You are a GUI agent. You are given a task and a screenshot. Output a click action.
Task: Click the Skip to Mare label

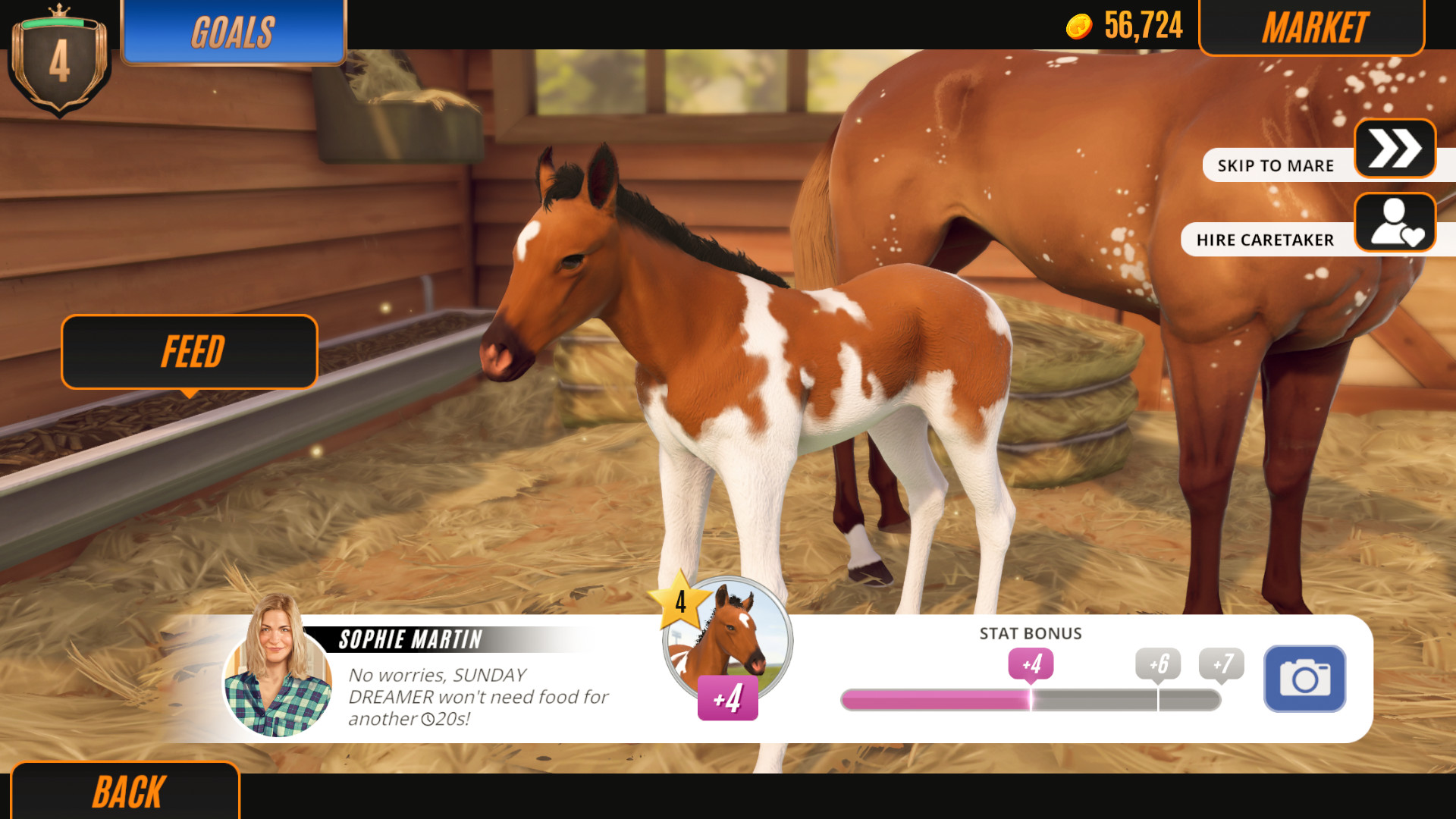(x=1276, y=165)
